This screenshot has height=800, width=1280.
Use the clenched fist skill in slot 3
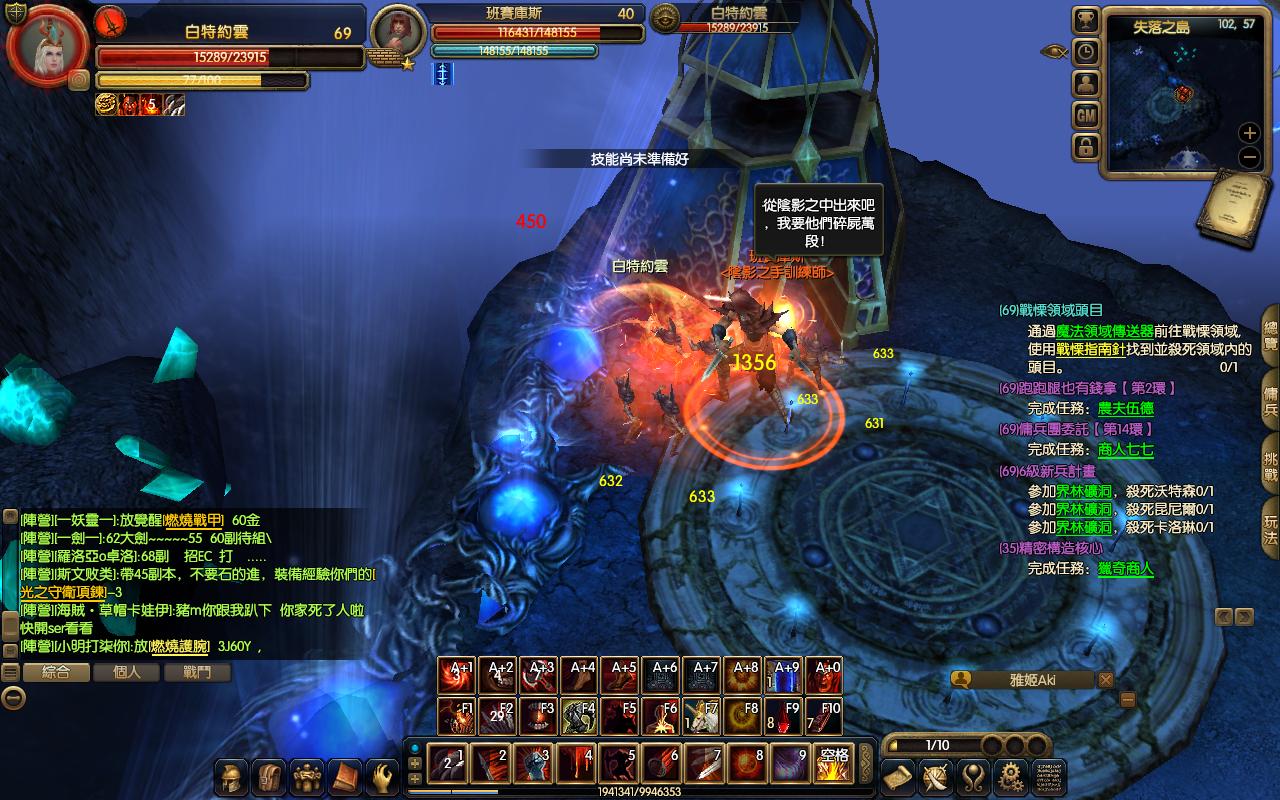coord(533,763)
